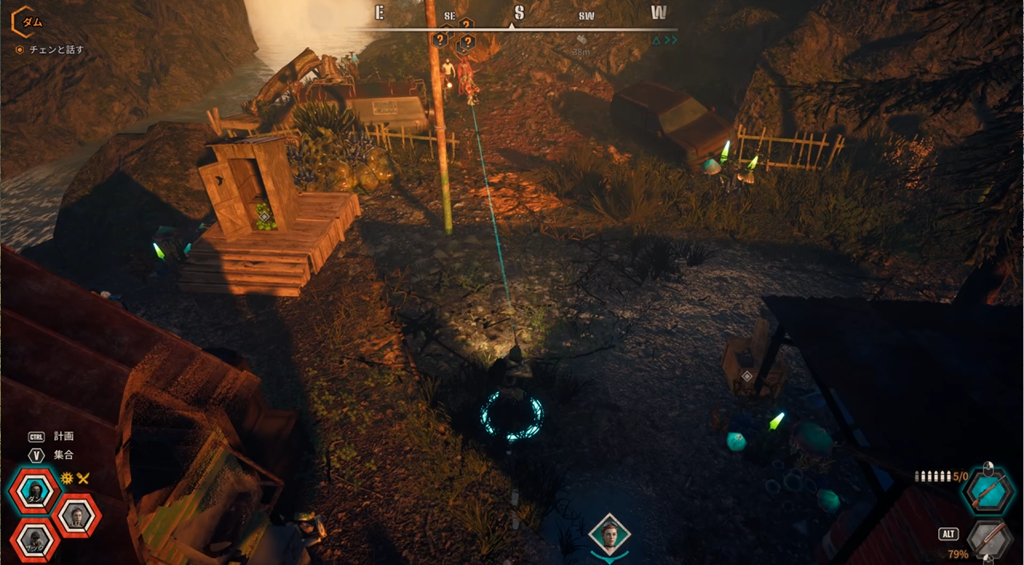This screenshot has width=1024, height=565.
Task: Click the compass bar at the S marker
Action: 518,13
